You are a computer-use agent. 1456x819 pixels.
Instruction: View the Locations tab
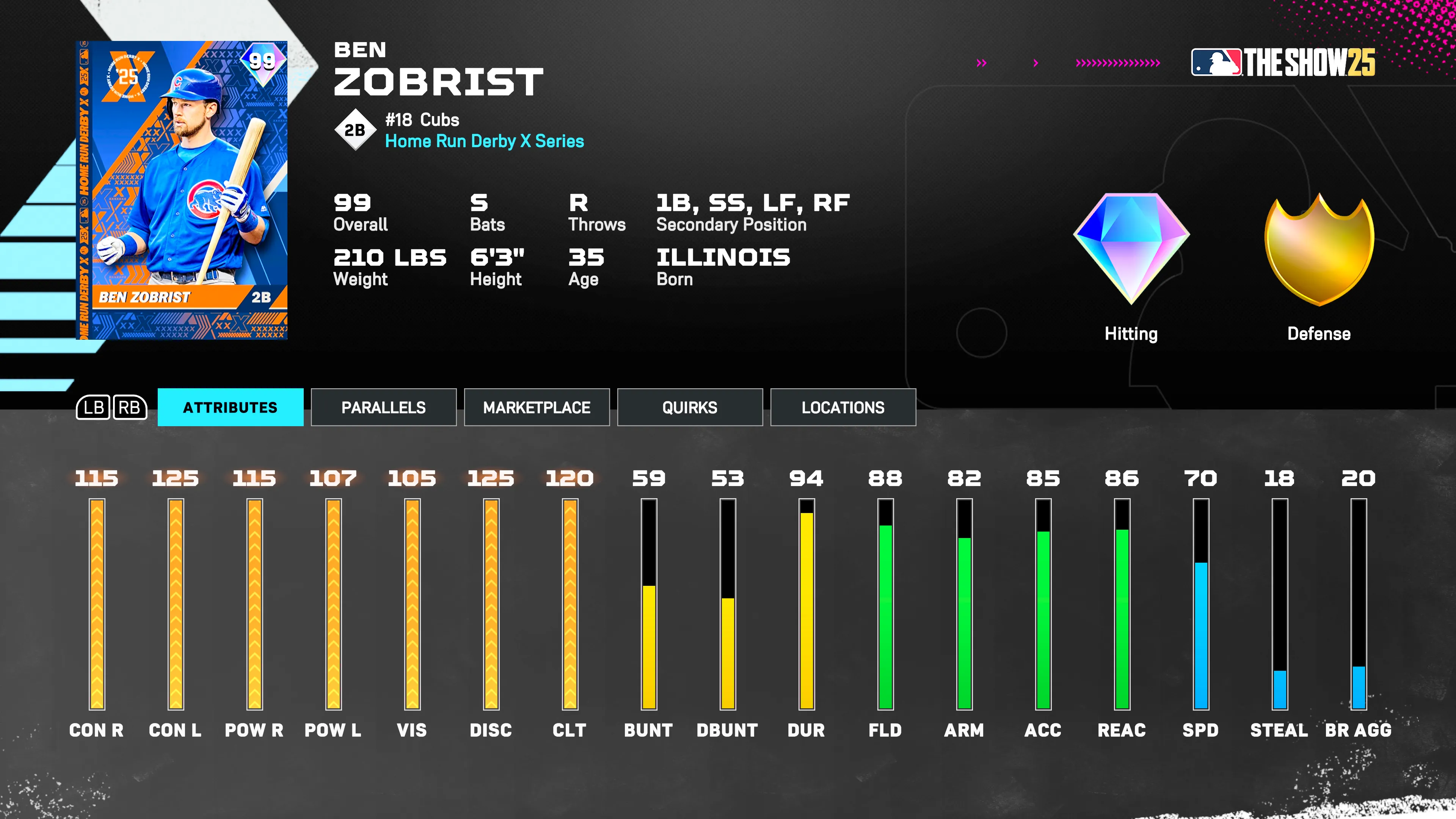coord(843,407)
